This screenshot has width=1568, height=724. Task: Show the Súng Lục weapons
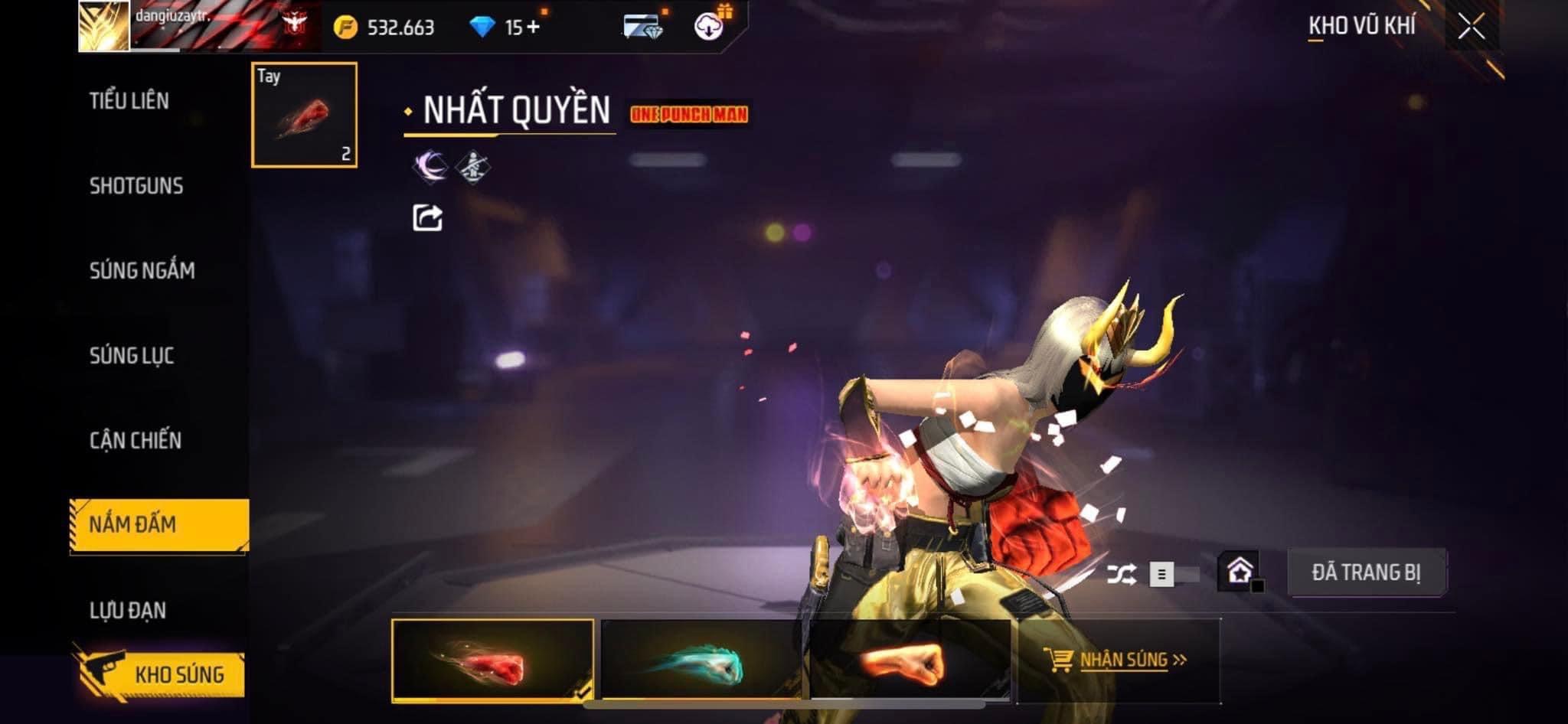[132, 355]
